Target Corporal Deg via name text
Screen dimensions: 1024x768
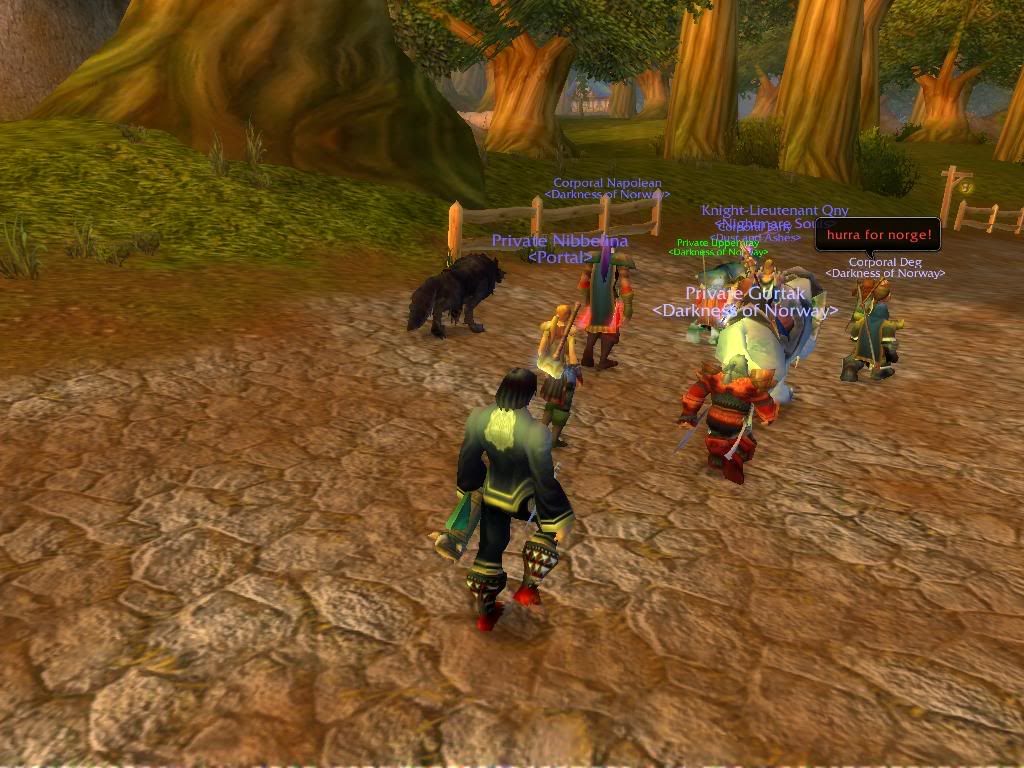(885, 262)
